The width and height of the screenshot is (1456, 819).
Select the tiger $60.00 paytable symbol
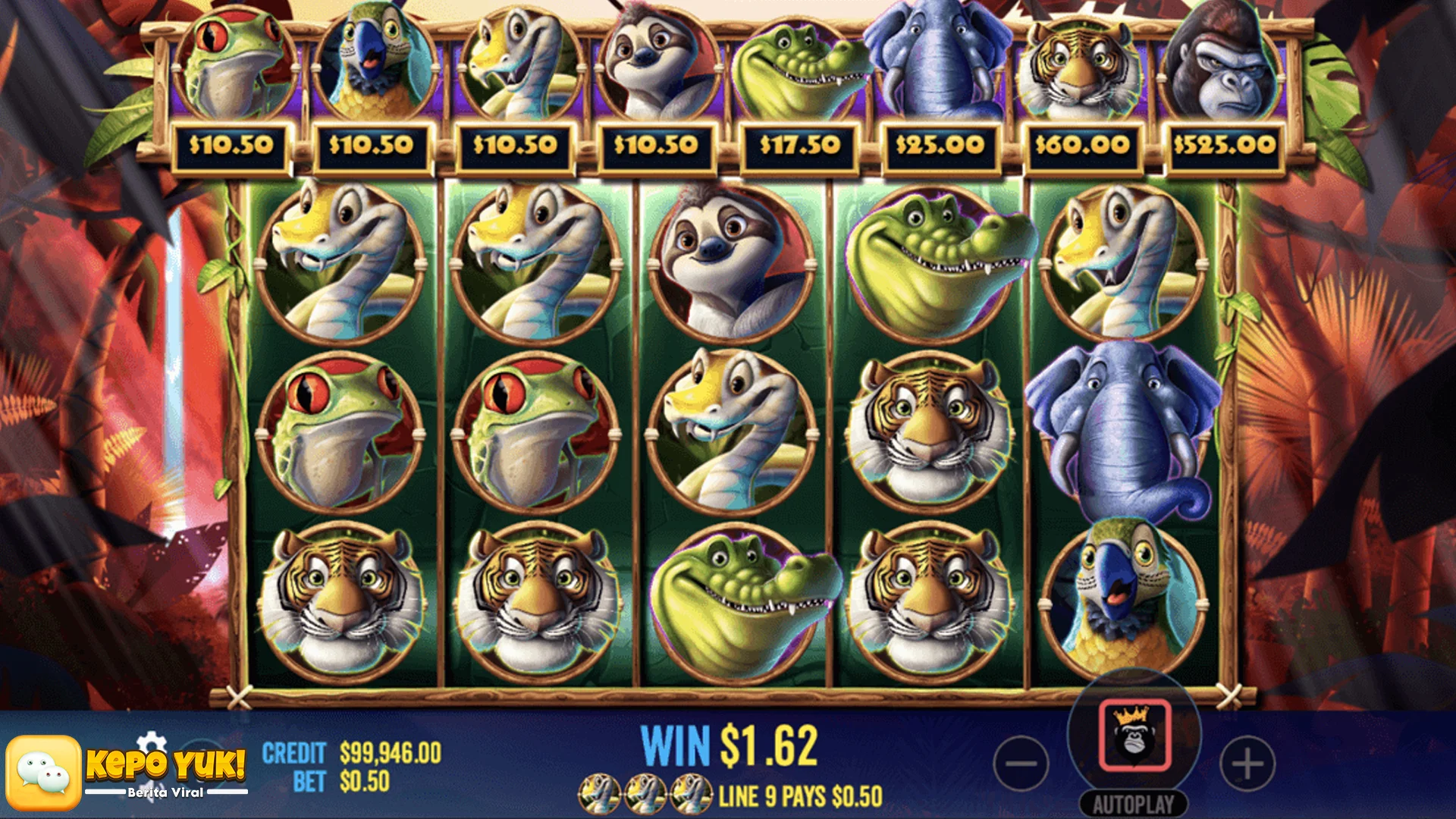coord(1080,64)
